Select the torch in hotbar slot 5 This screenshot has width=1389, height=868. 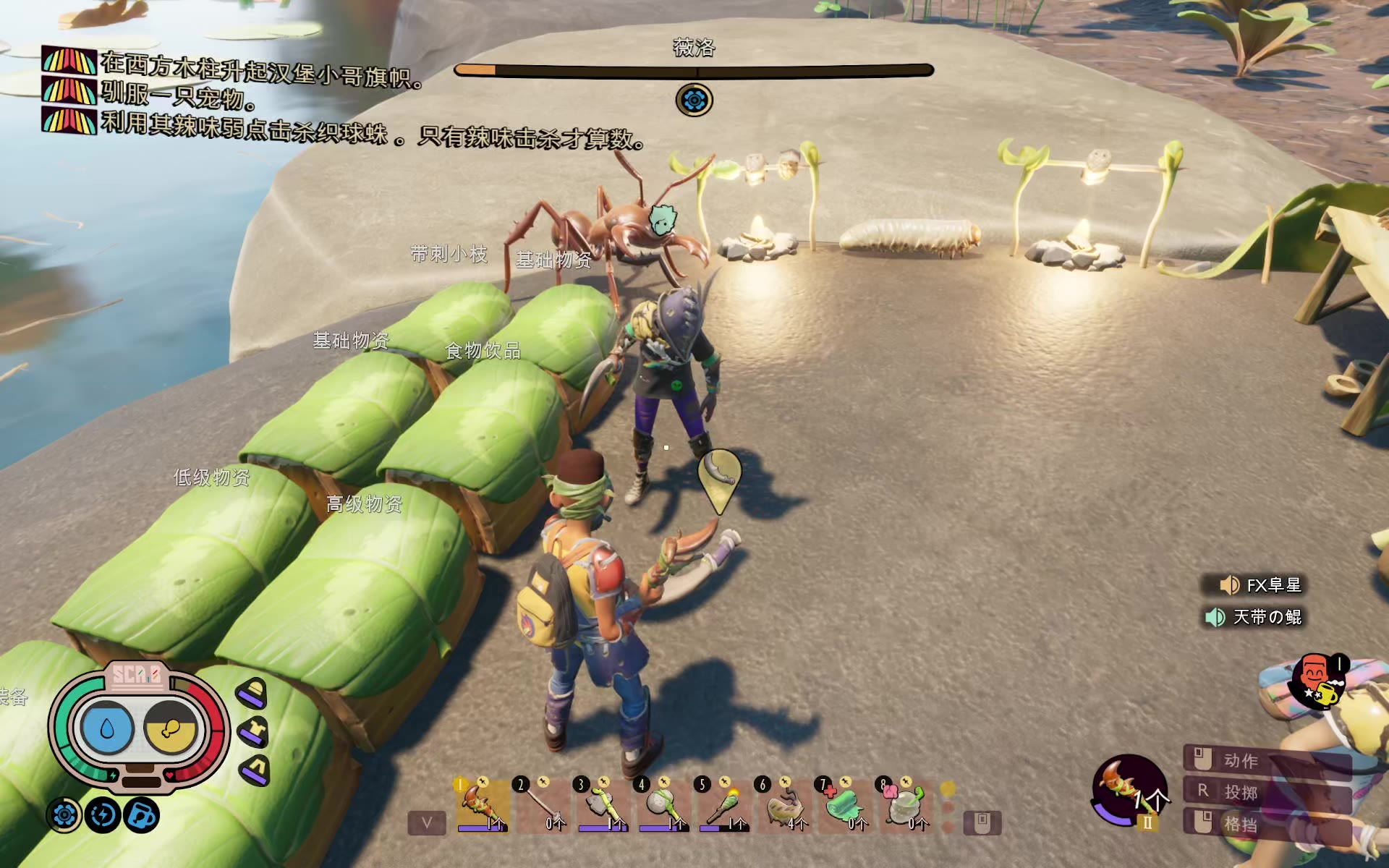[x=723, y=805]
